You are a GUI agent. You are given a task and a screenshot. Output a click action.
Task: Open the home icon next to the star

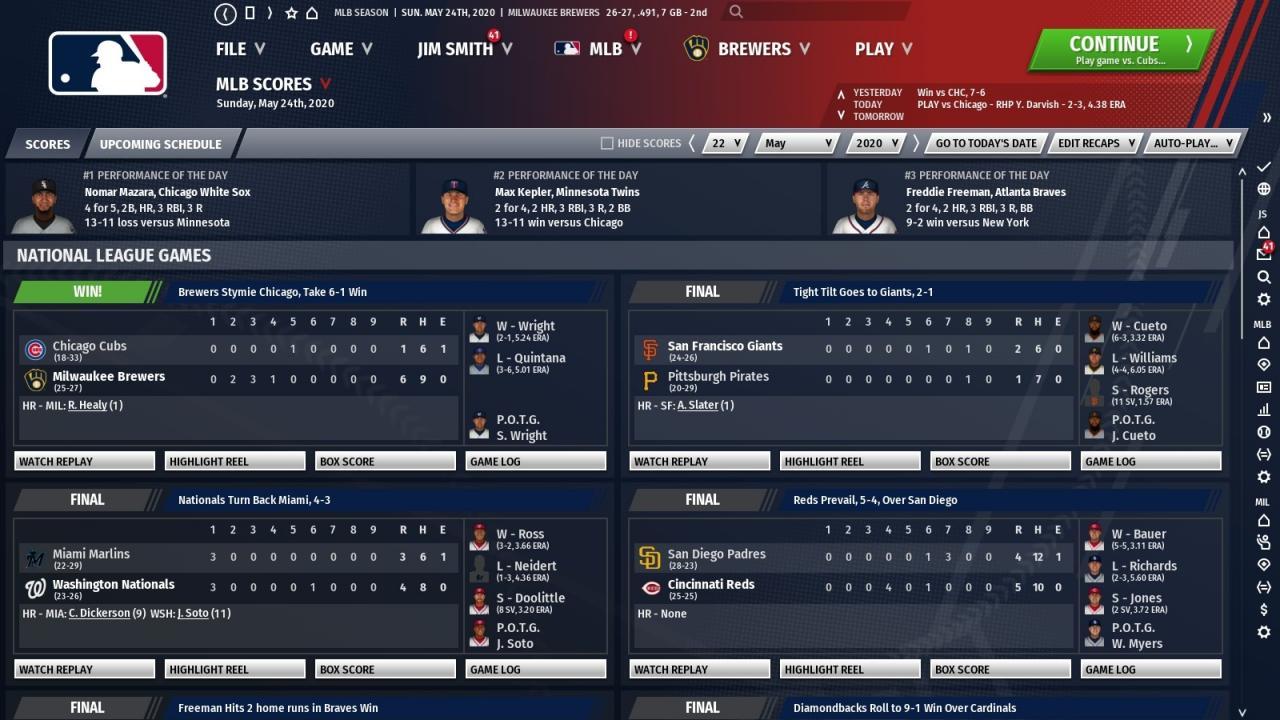tap(312, 13)
